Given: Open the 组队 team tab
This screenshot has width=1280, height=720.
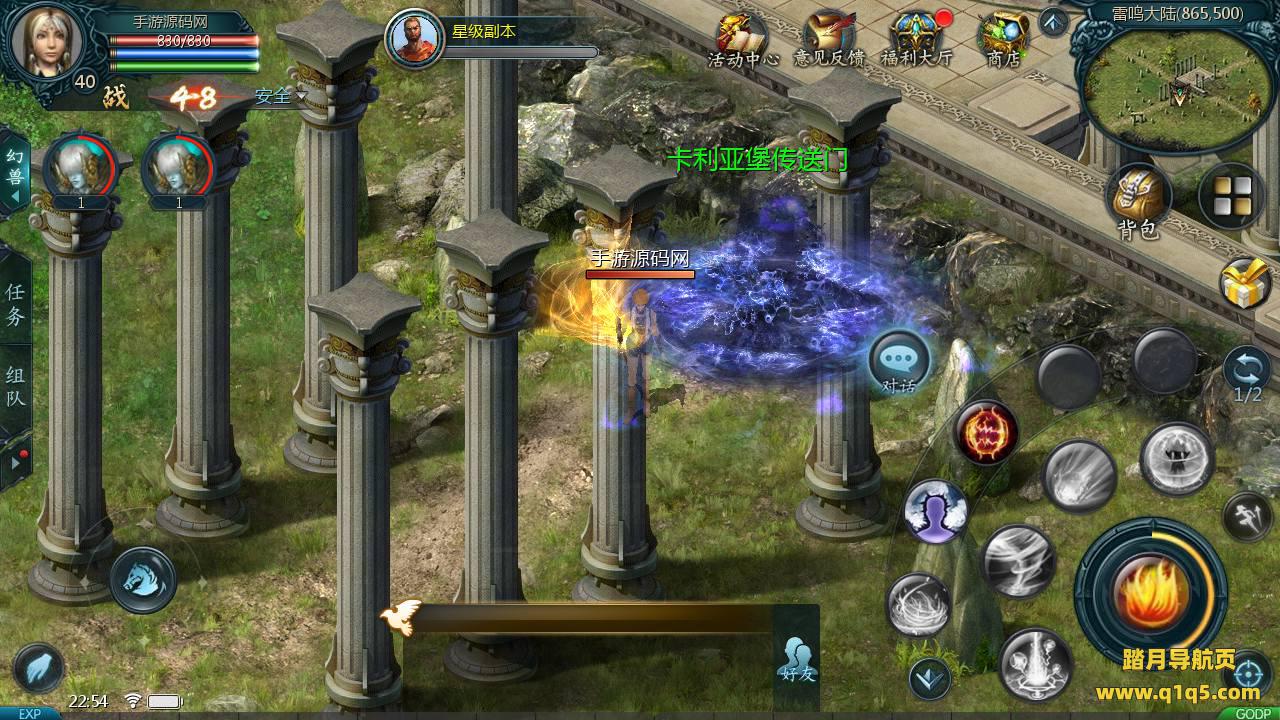Looking at the screenshot, I should tap(15, 388).
